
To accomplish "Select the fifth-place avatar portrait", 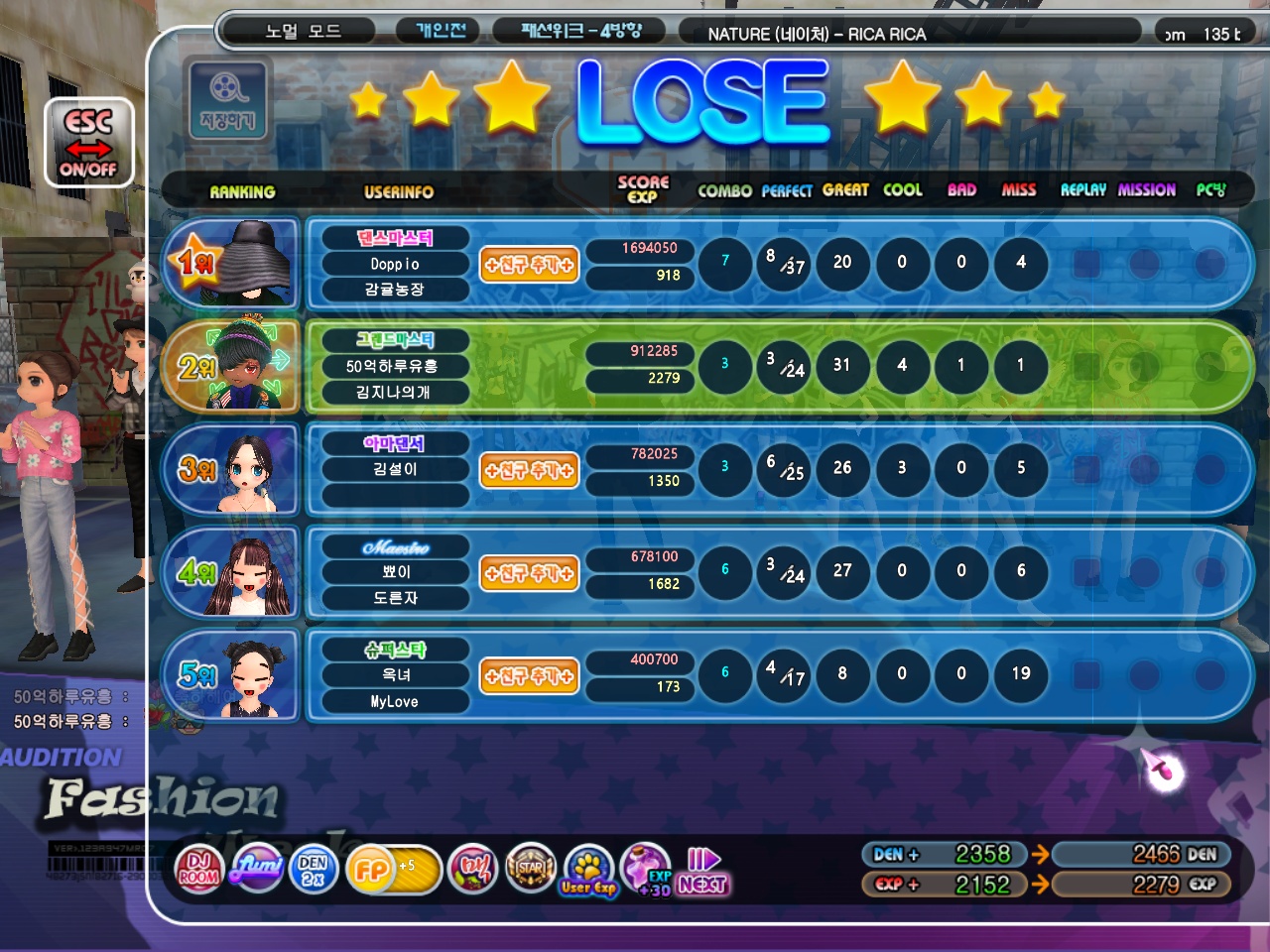I will pos(249,675).
